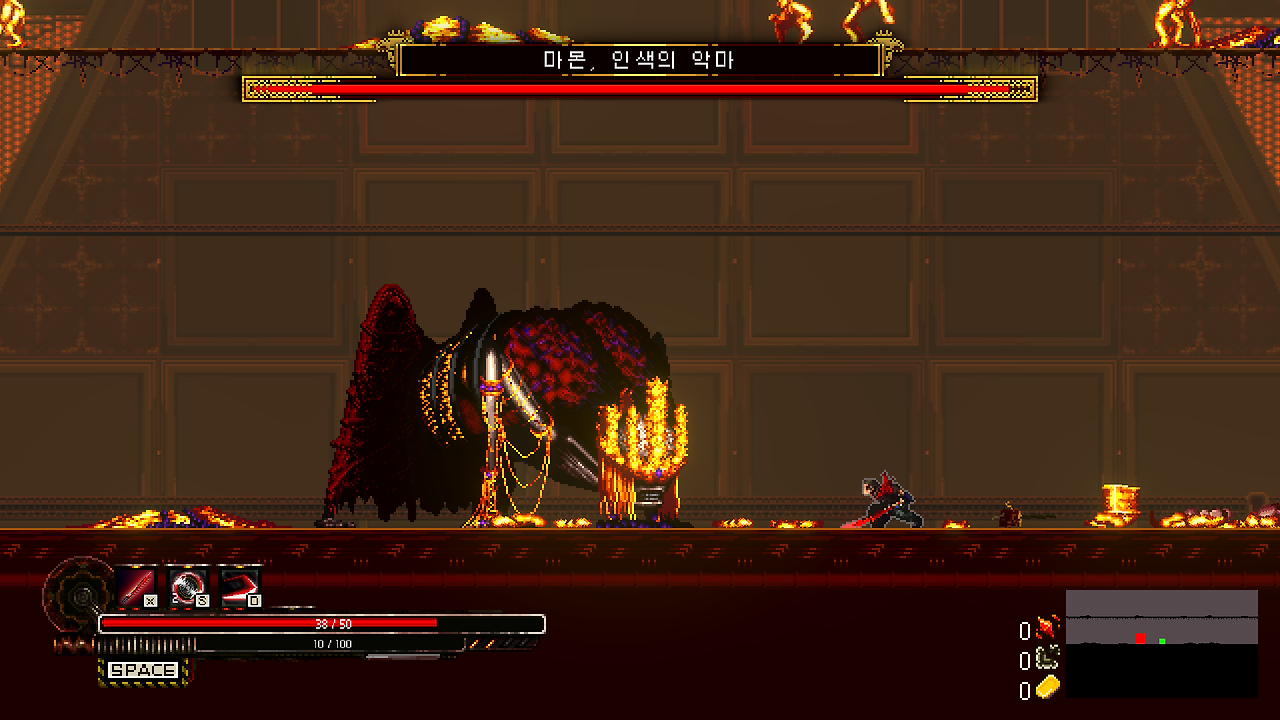Click the flame gem currency icon
The height and width of the screenshot is (720, 1280).
[x=1046, y=625]
